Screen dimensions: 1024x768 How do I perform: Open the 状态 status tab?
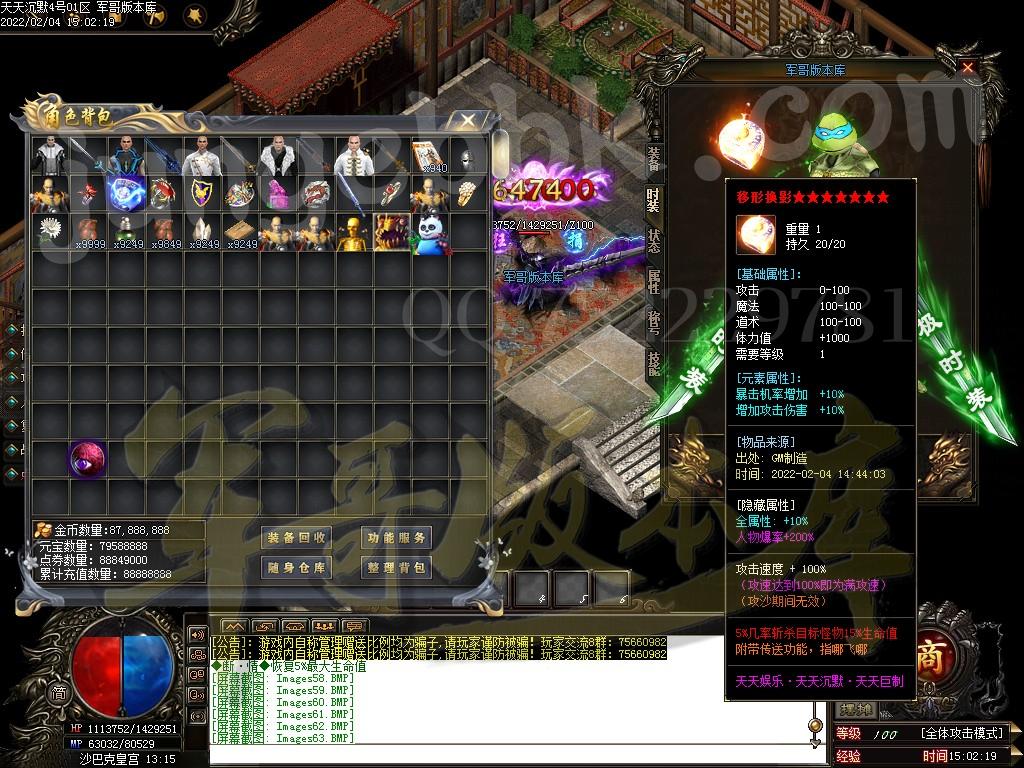[653, 240]
